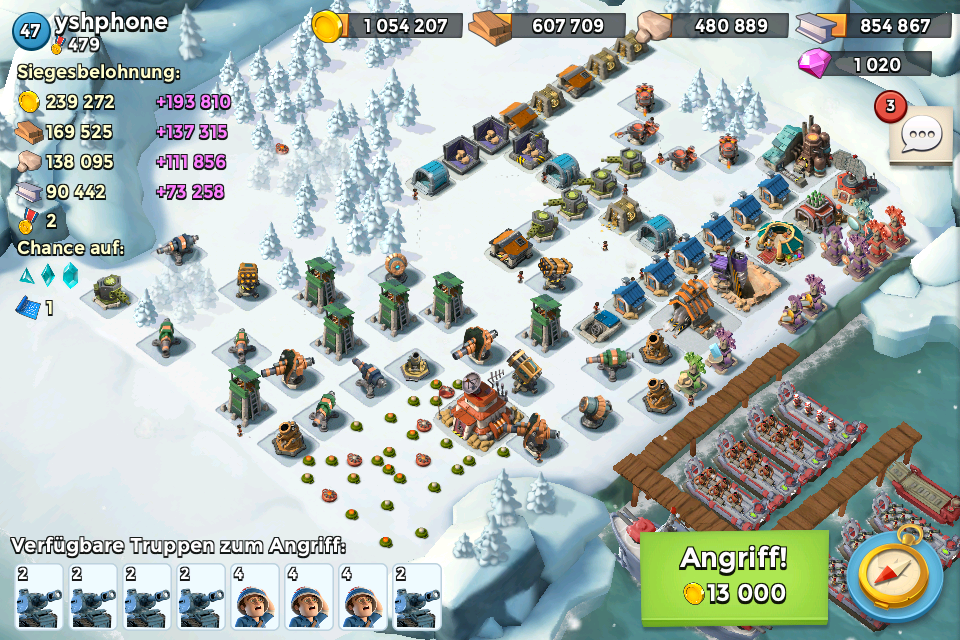
Task: Return to the map via the compass button
Action: (x=893, y=576)
